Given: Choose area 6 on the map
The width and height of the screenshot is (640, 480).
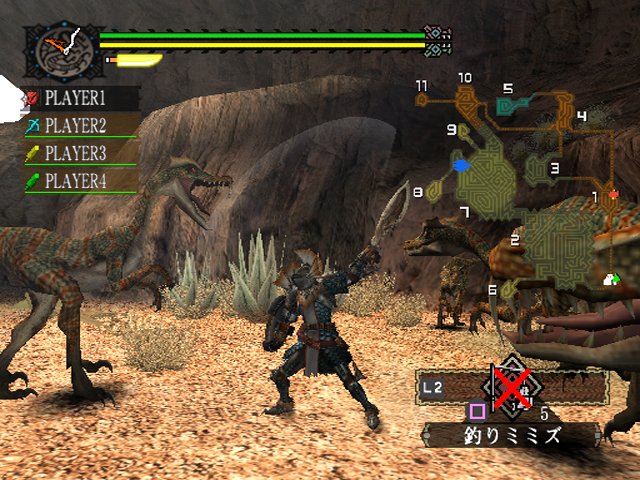Looking at the screenshot, I should (x=507, y=289).
